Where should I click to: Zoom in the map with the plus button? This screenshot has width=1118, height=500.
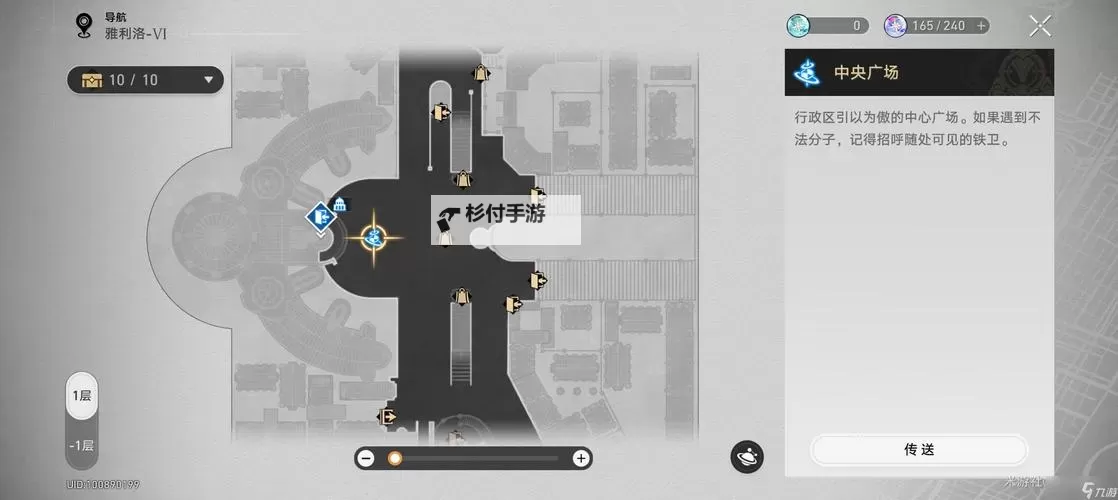pos(581,458)
